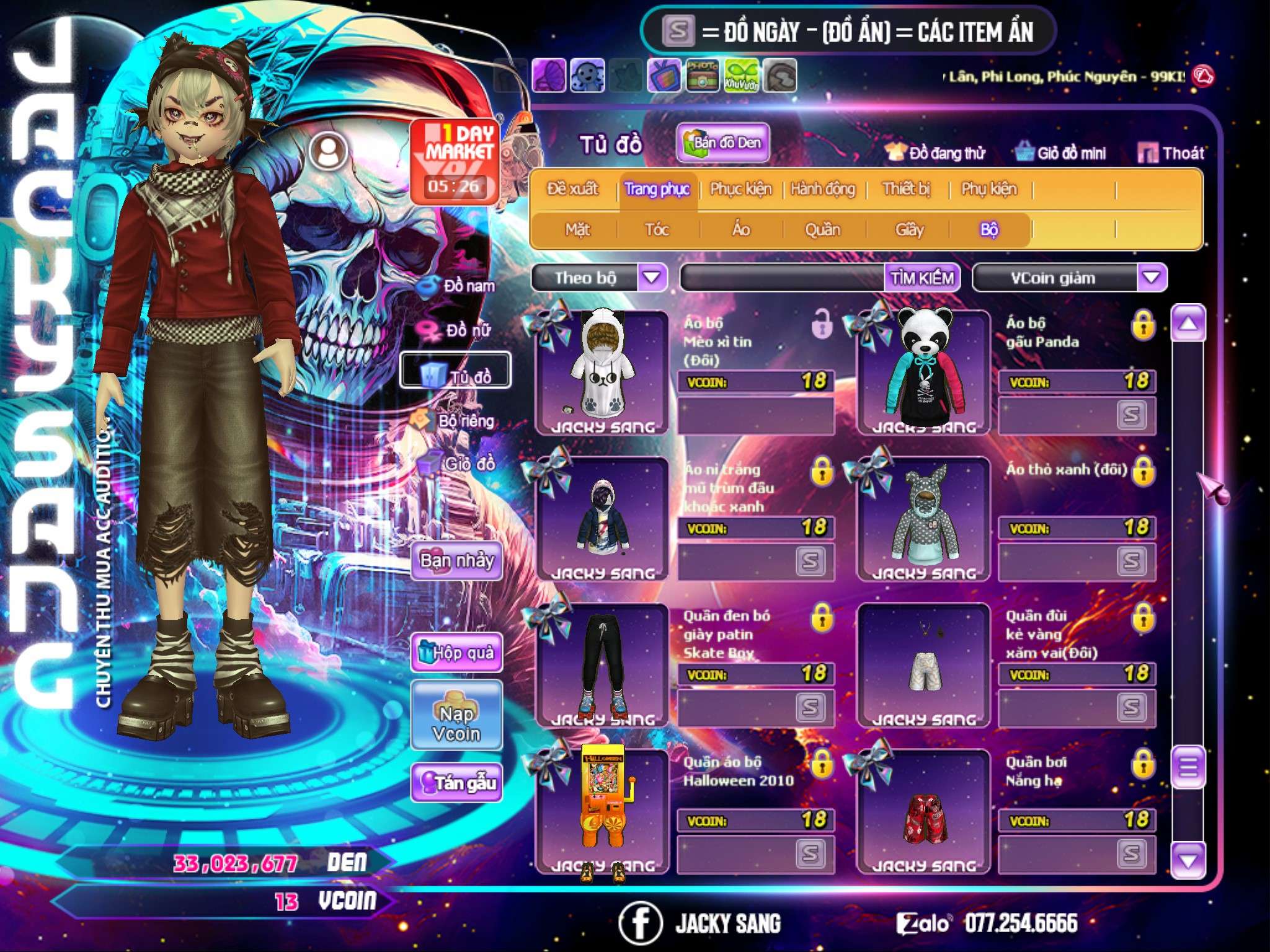Select the Tóc subcategory
The width and height of the screenshot is (1270, 952).
tap(657, 230)
